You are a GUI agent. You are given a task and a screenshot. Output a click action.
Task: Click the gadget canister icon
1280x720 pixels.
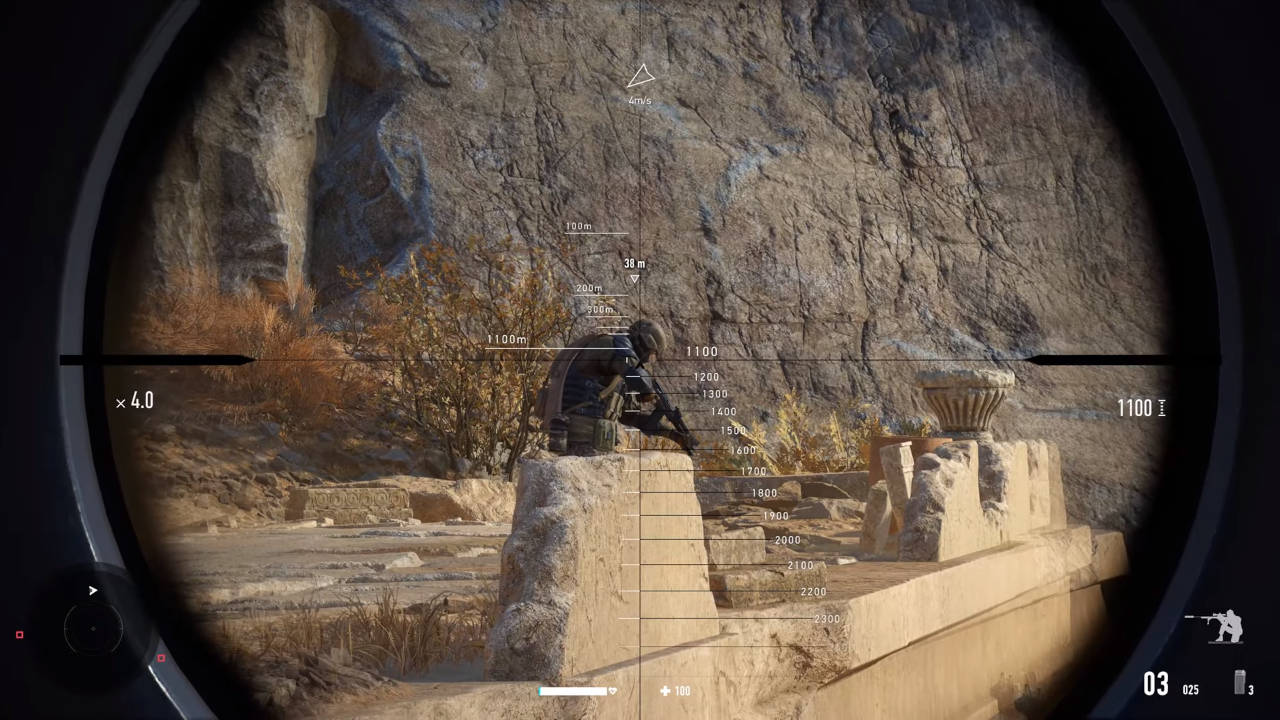[x=1239, y=683]
